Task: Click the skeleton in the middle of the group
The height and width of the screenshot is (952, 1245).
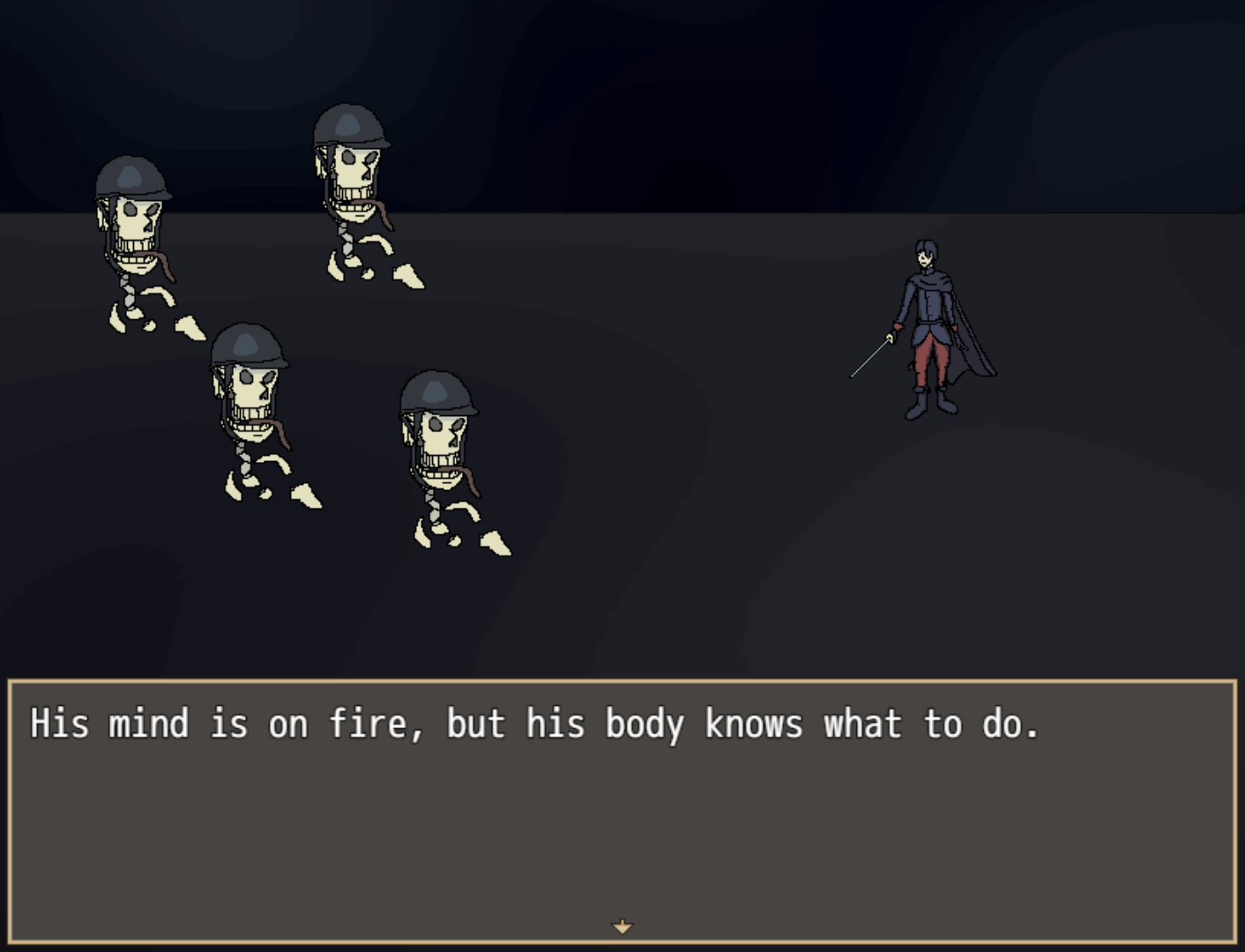Action: (256, 414)
